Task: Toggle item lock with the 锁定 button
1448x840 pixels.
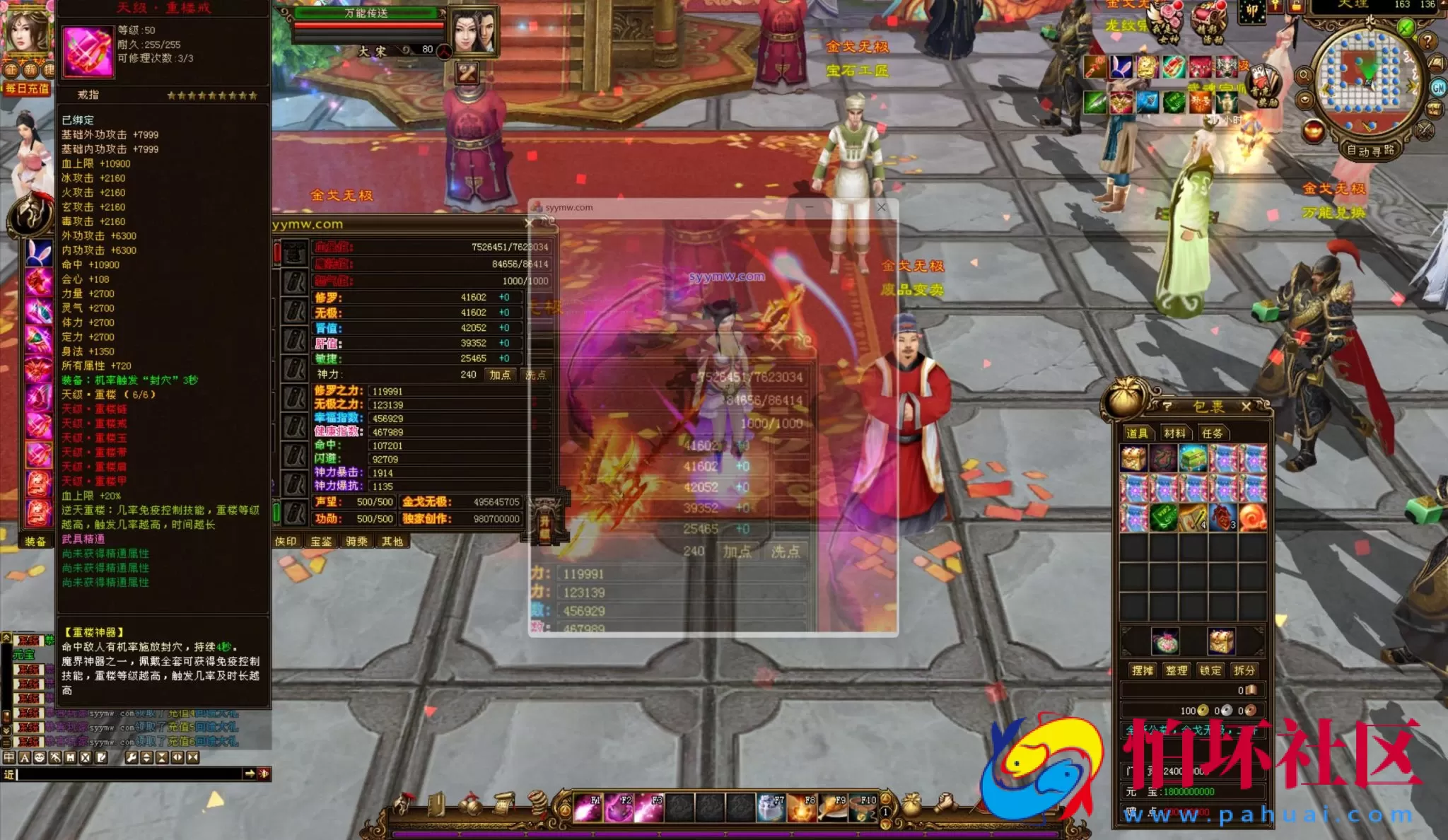Action: [x=1211, y=670]
